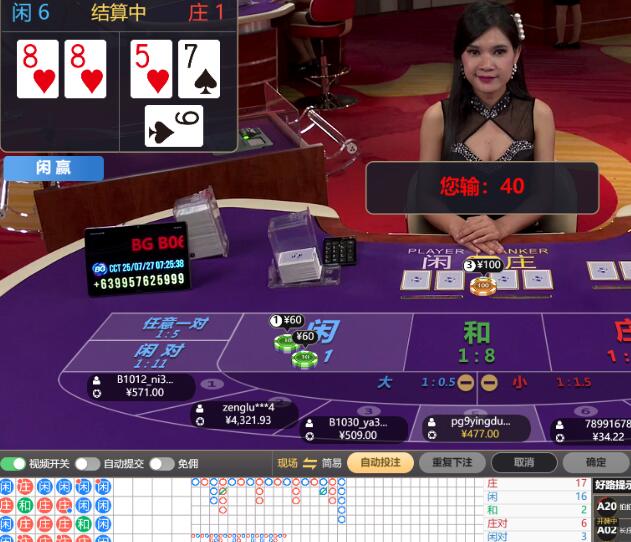Screen dimensions: 631x542
Task: Repeat the last bet with 重复下注
Action: click(x=451, y=463)
